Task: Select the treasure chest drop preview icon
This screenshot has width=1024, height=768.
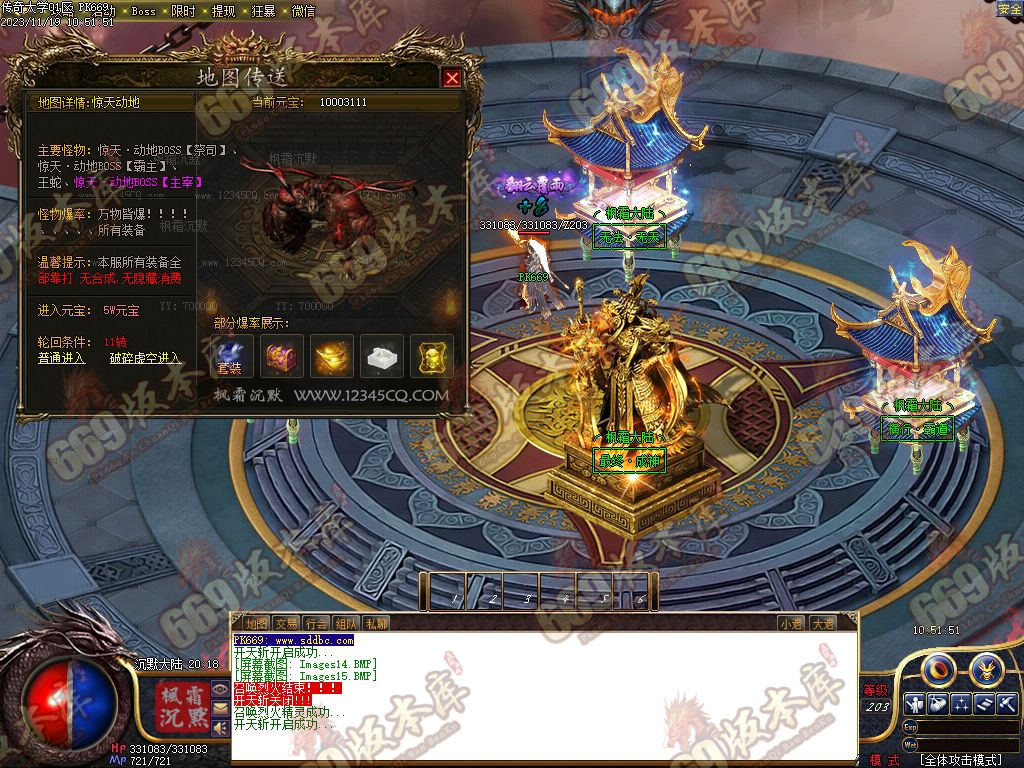Action: tap(282, 357)
